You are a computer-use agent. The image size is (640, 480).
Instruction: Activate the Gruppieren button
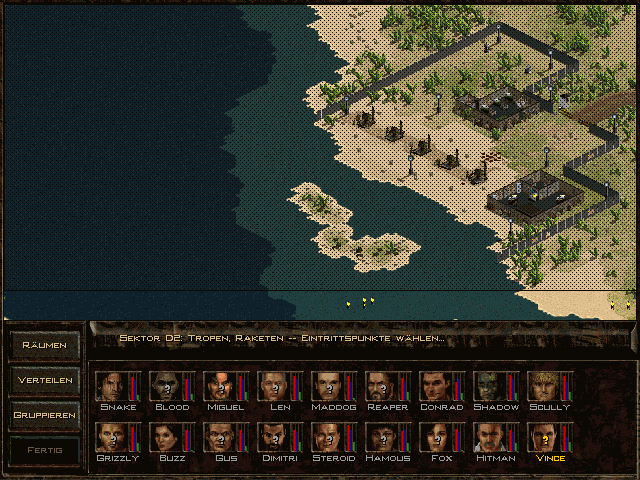click(x=45, y=414)
